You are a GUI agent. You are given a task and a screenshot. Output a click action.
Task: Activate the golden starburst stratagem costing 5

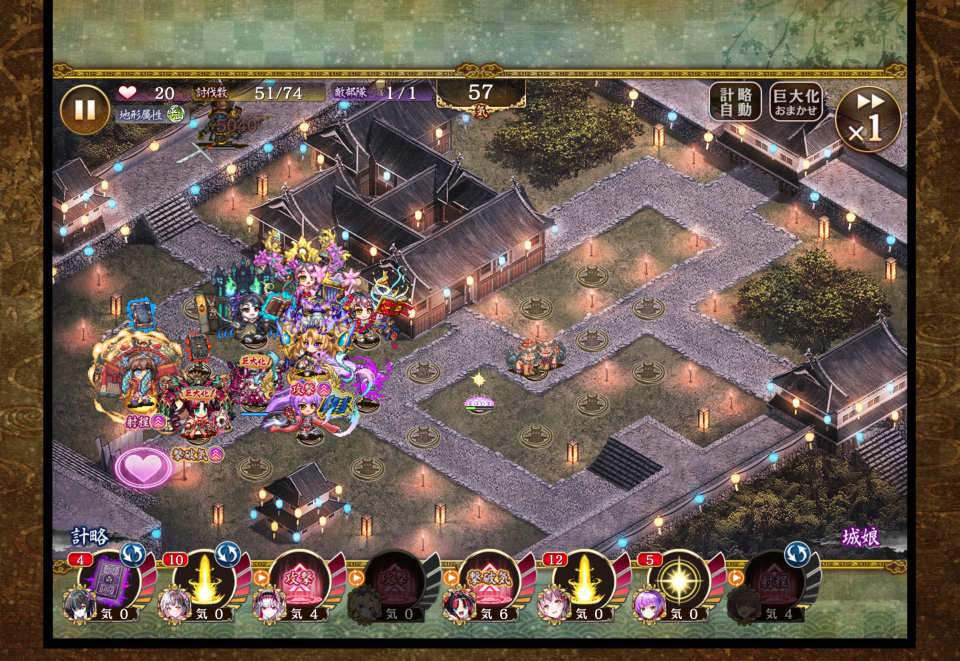coord(678,578)
